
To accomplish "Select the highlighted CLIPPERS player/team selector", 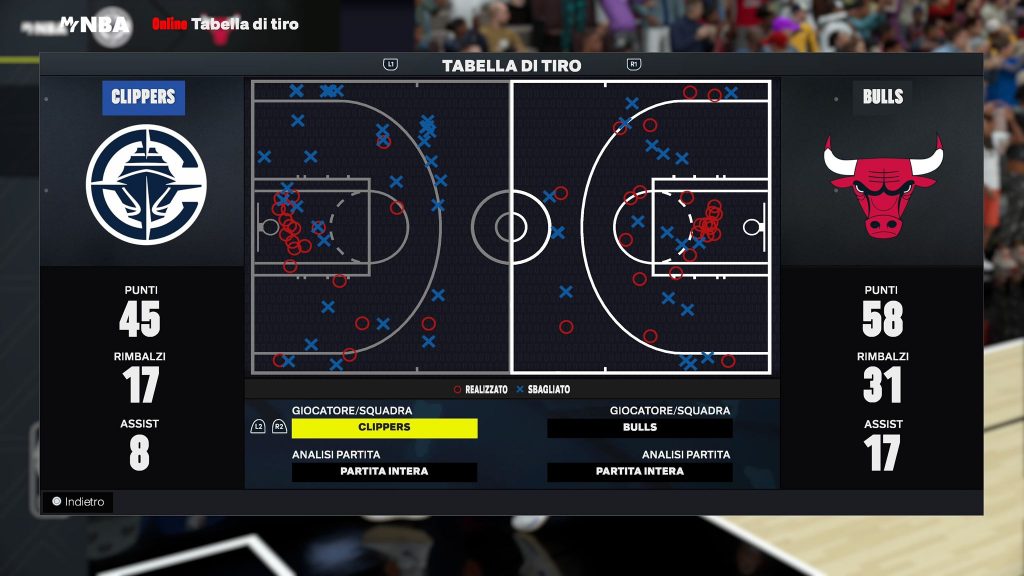I will coord(384,428).
